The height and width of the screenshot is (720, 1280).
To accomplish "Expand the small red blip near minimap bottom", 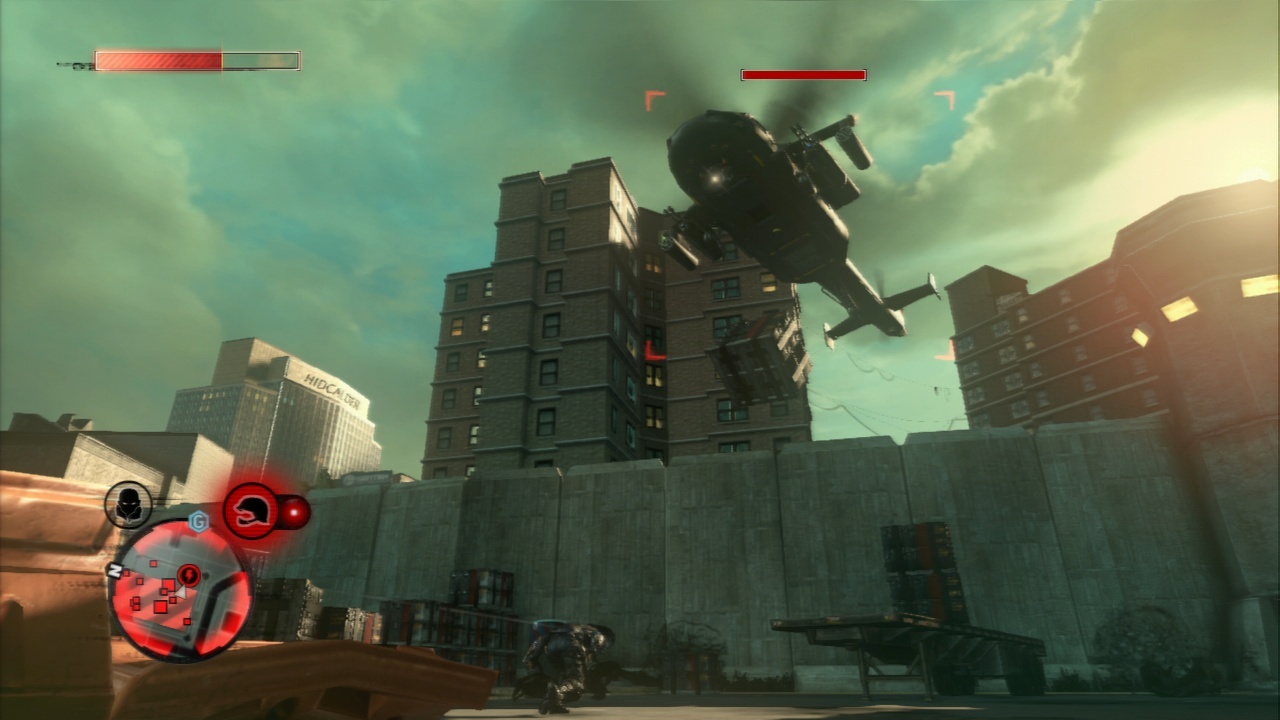I will coord(186,622).
